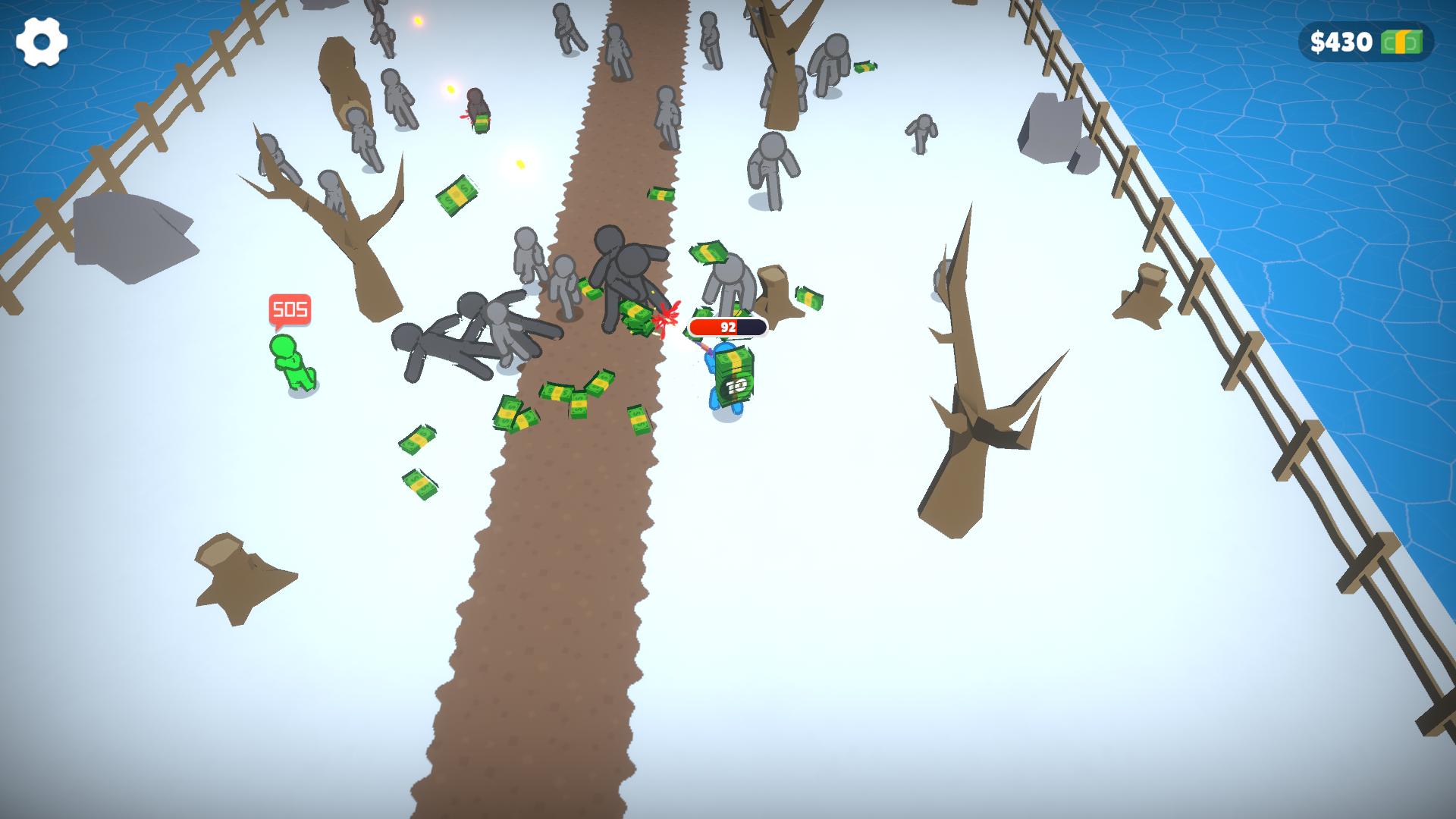The width and height of the screenshot is (1456, 819).
Task: Open the settings gear icon
Action: coord(42,42)
